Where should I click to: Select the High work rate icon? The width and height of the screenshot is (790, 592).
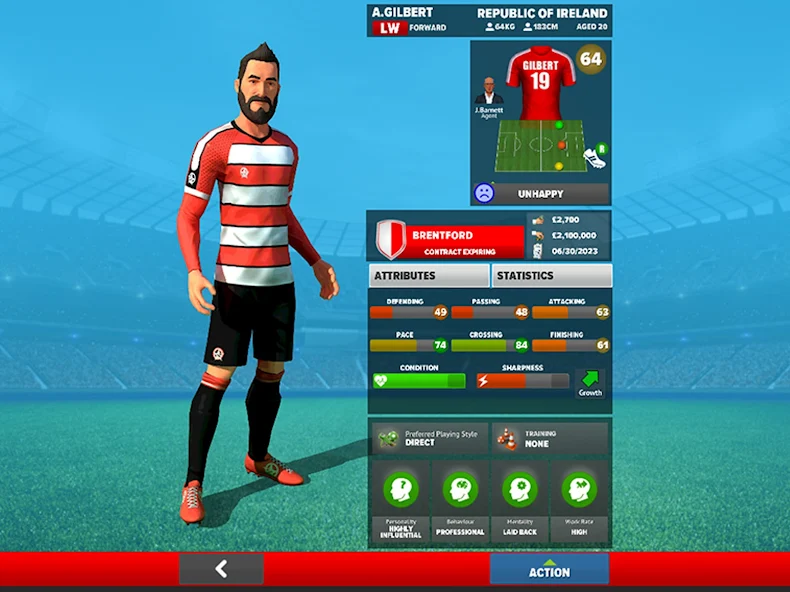coord(580,489)
